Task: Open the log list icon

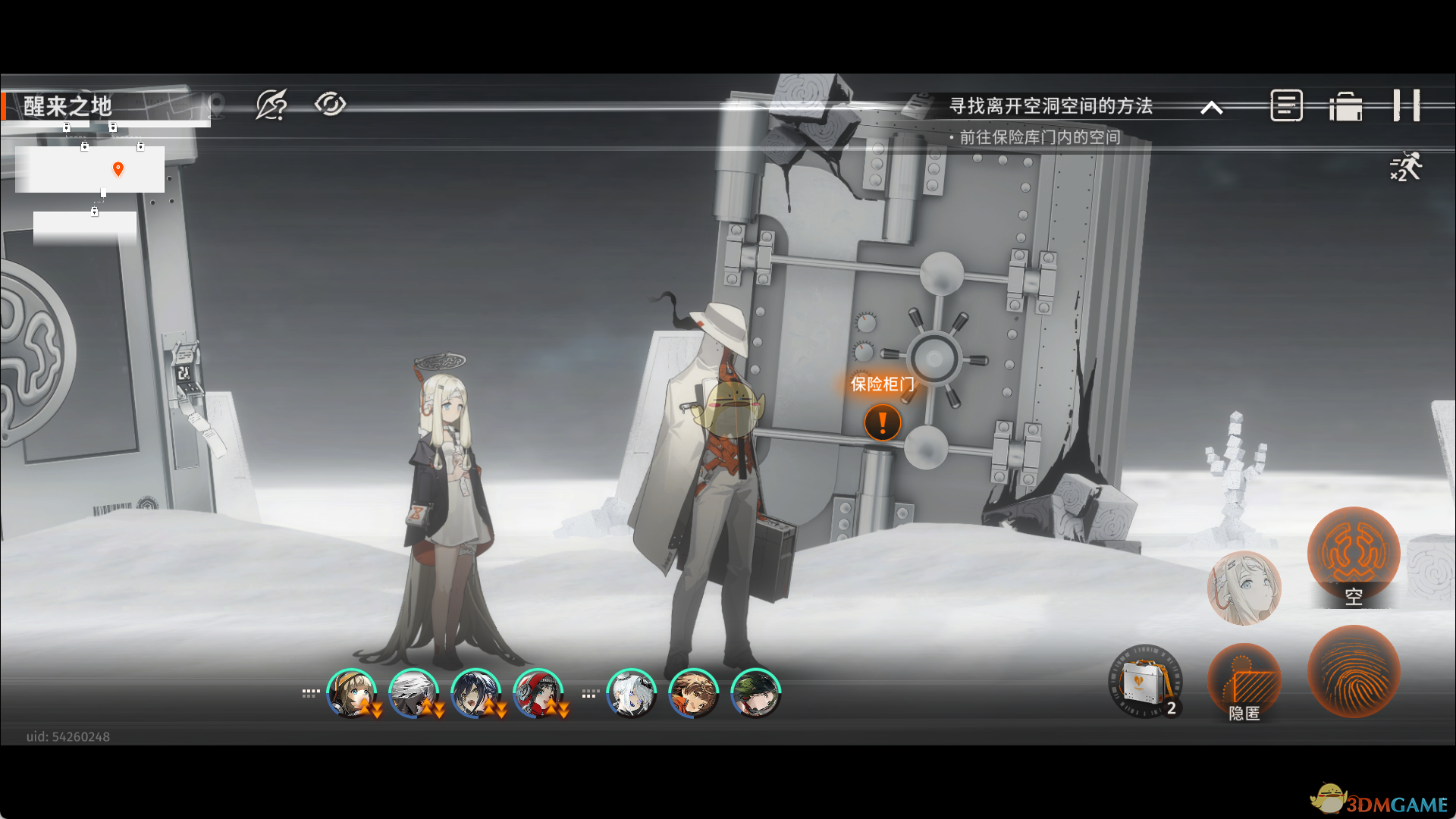Action: tap(1286, 105)
